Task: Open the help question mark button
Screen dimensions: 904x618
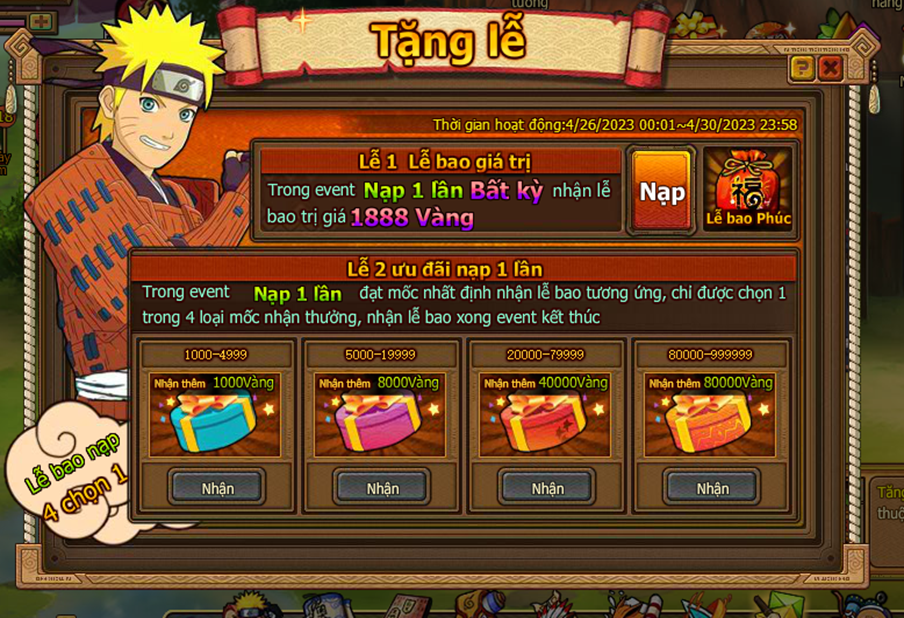Action: (x=801, y=68)
